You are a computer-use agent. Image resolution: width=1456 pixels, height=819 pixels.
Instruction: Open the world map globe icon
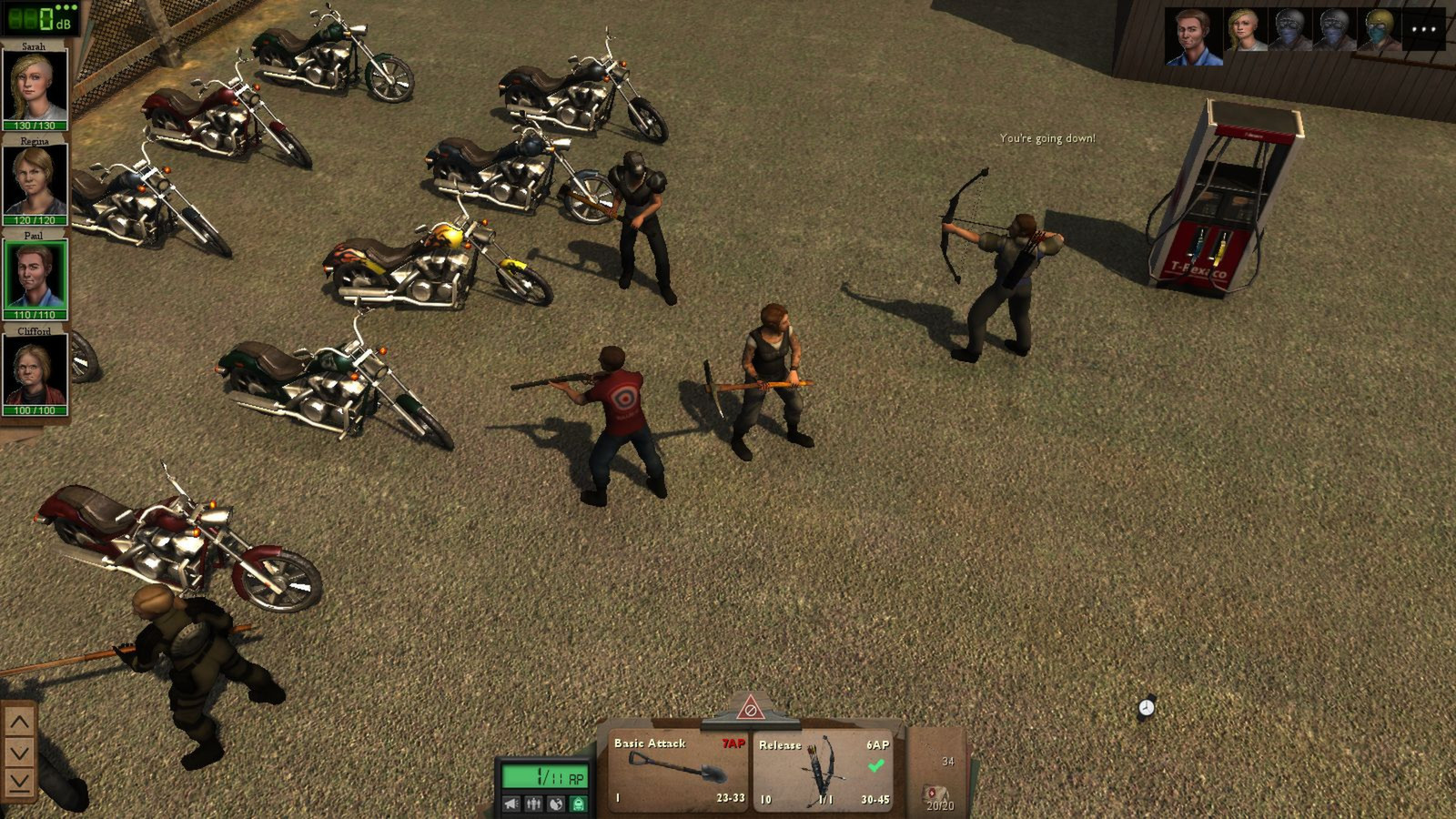click(x=556, y=804)
